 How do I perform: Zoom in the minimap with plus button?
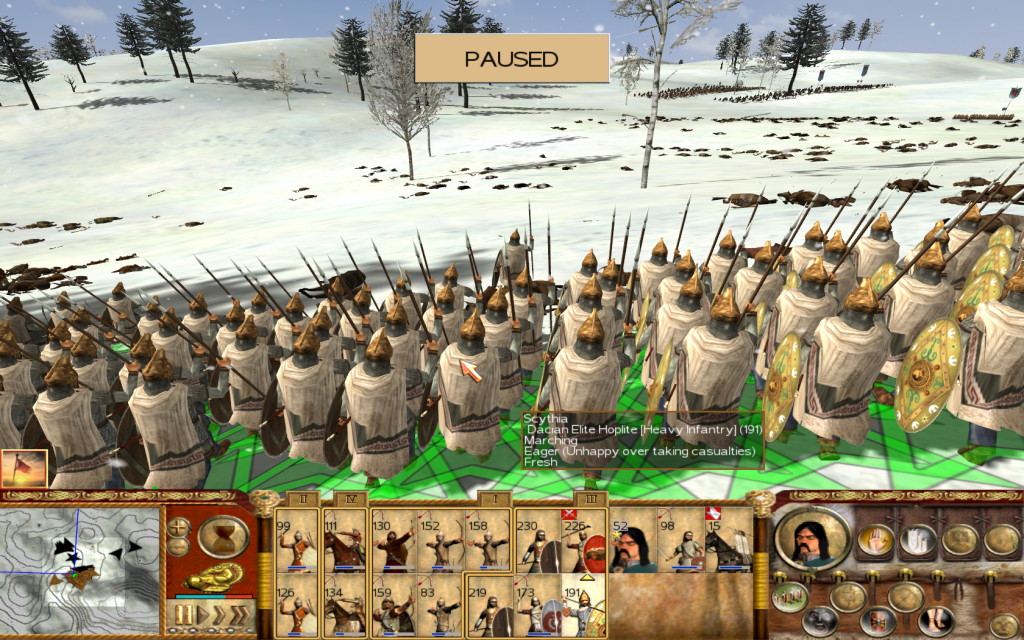pos(180,526)
